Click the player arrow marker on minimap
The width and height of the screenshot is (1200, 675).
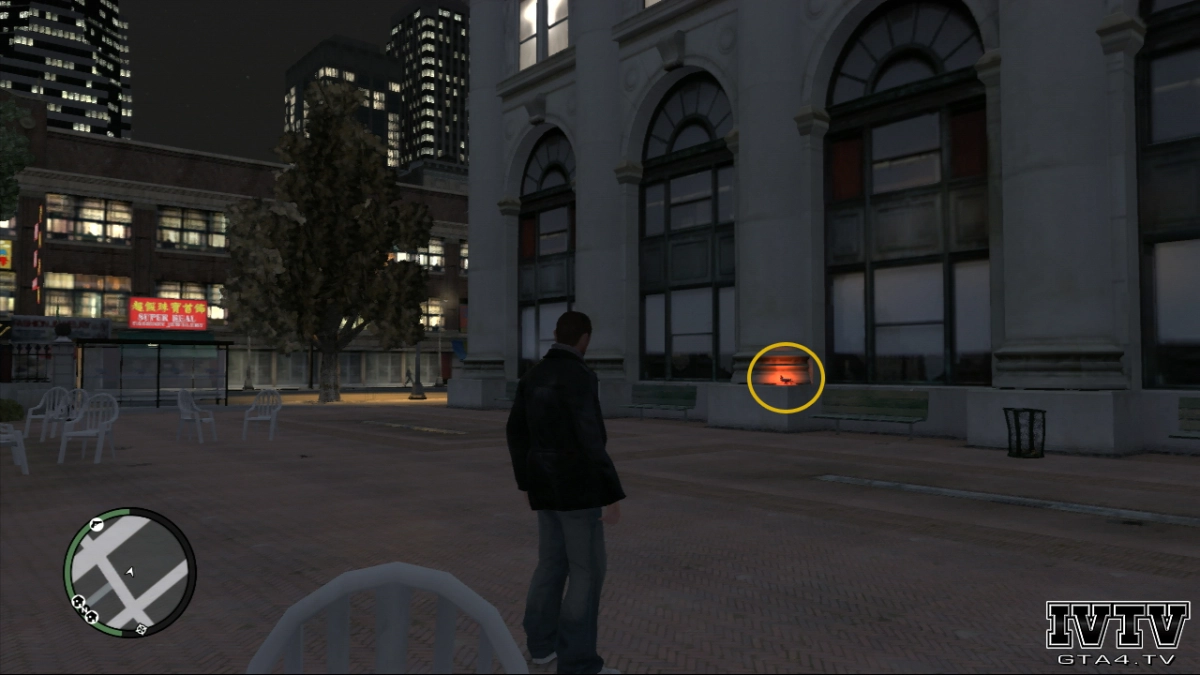pos(130,571)
